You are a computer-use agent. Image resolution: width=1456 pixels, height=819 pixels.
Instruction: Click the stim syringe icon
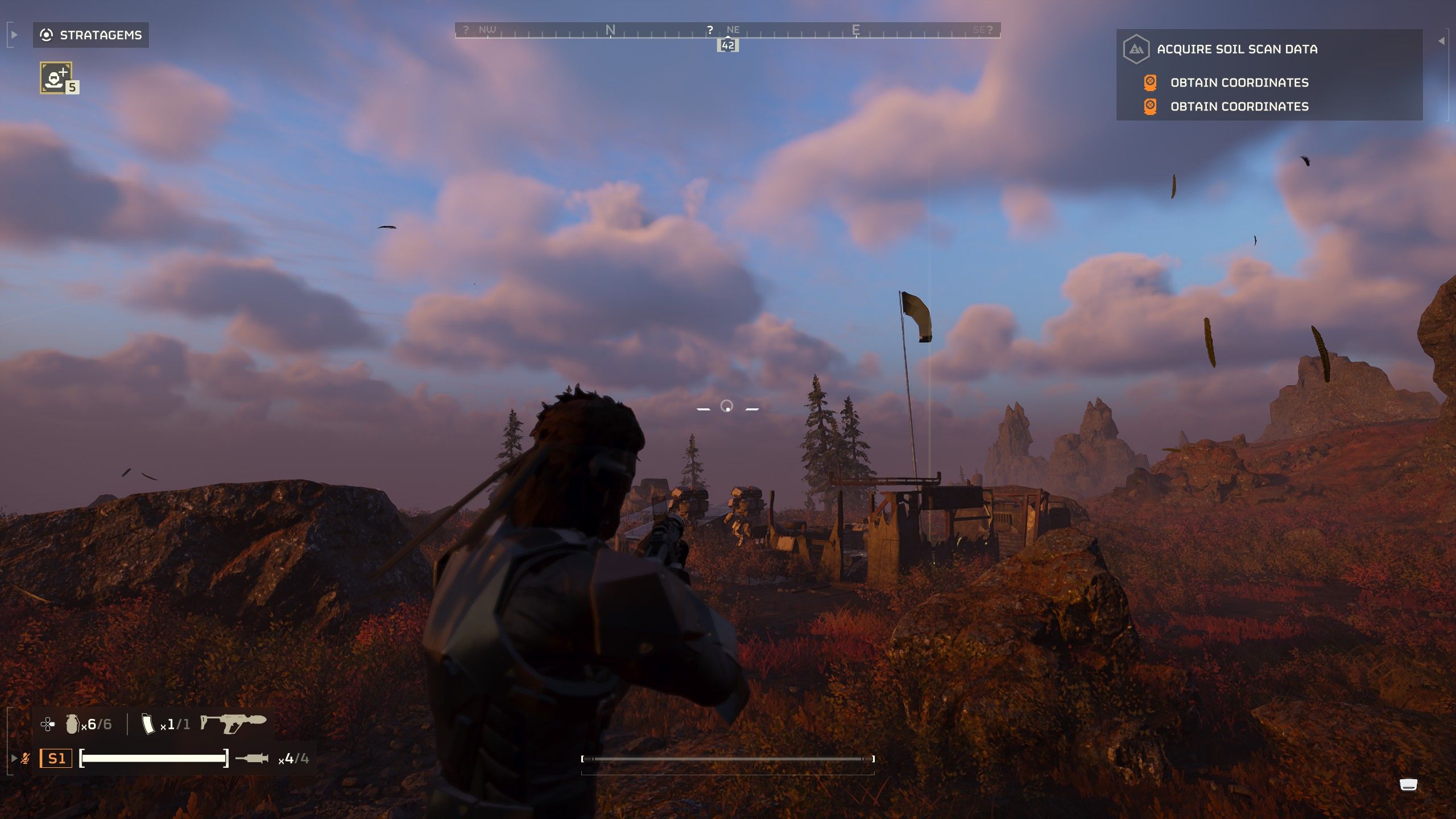tap(251, 758)
